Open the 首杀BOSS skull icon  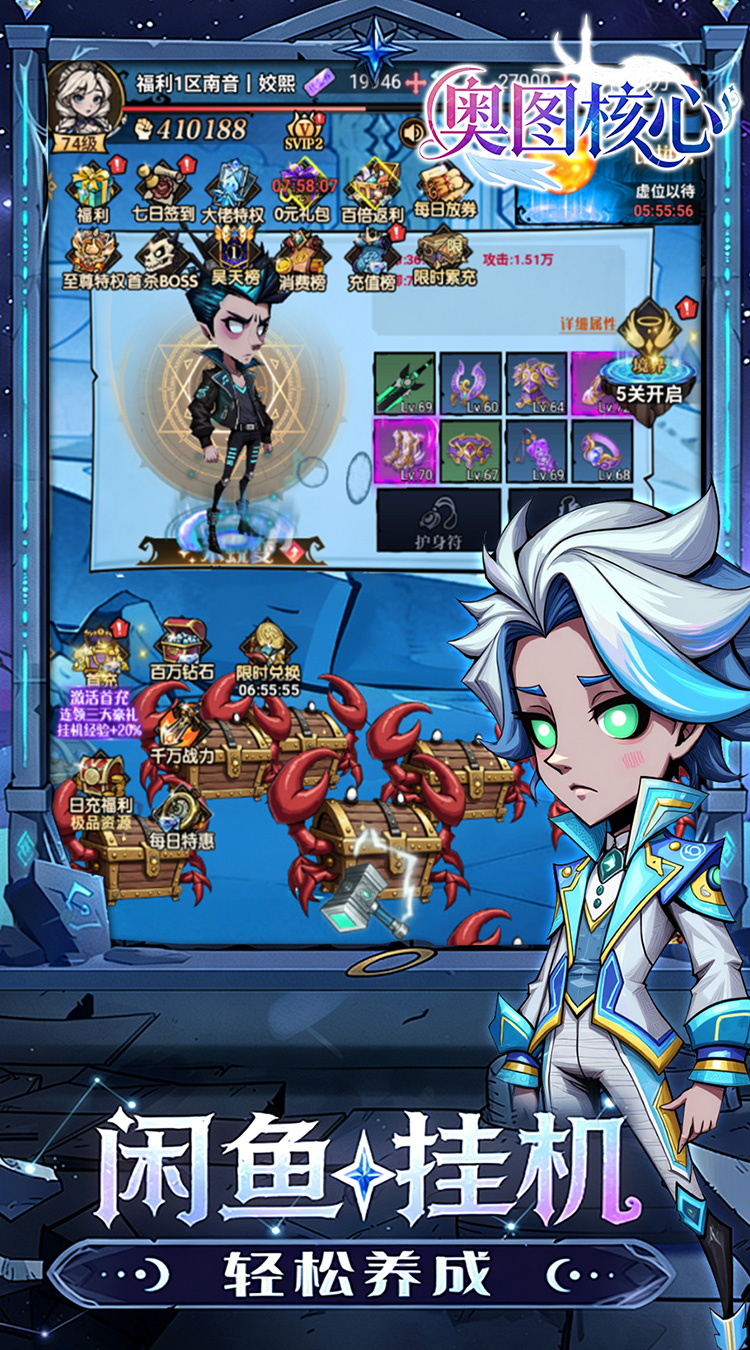point(162,258)
